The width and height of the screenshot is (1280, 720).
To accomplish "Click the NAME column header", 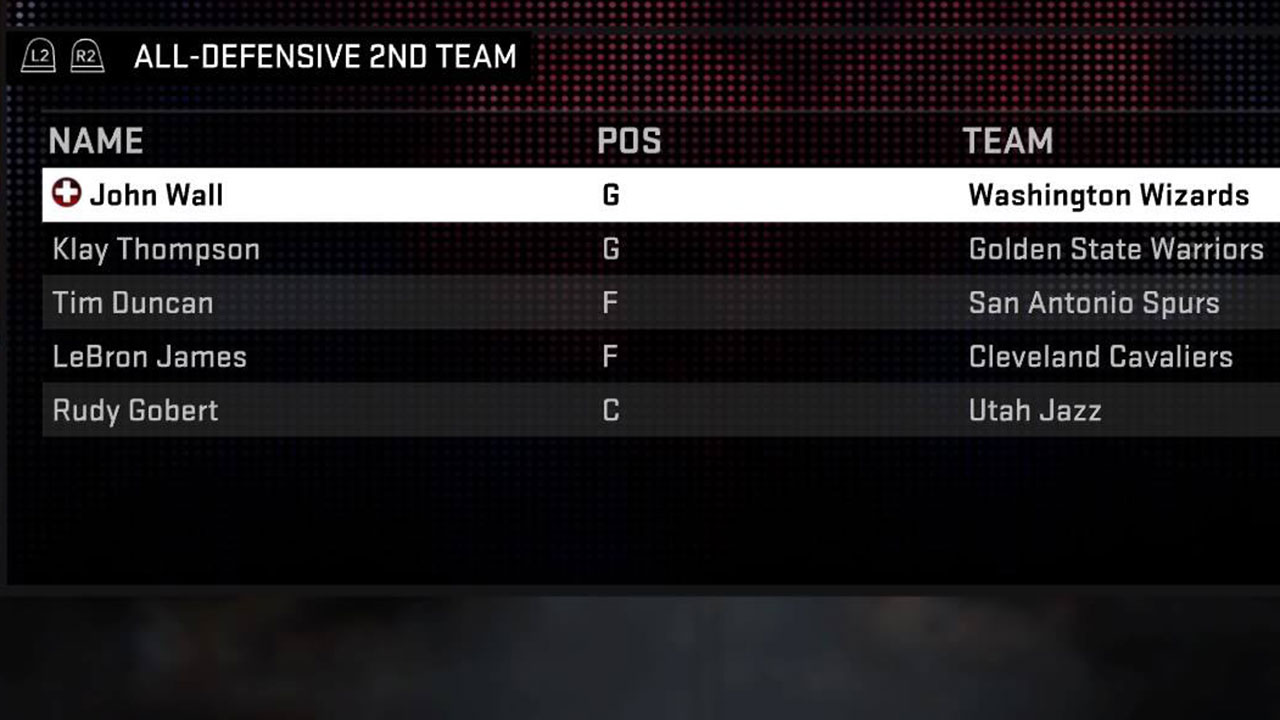I will coord(95,141).
